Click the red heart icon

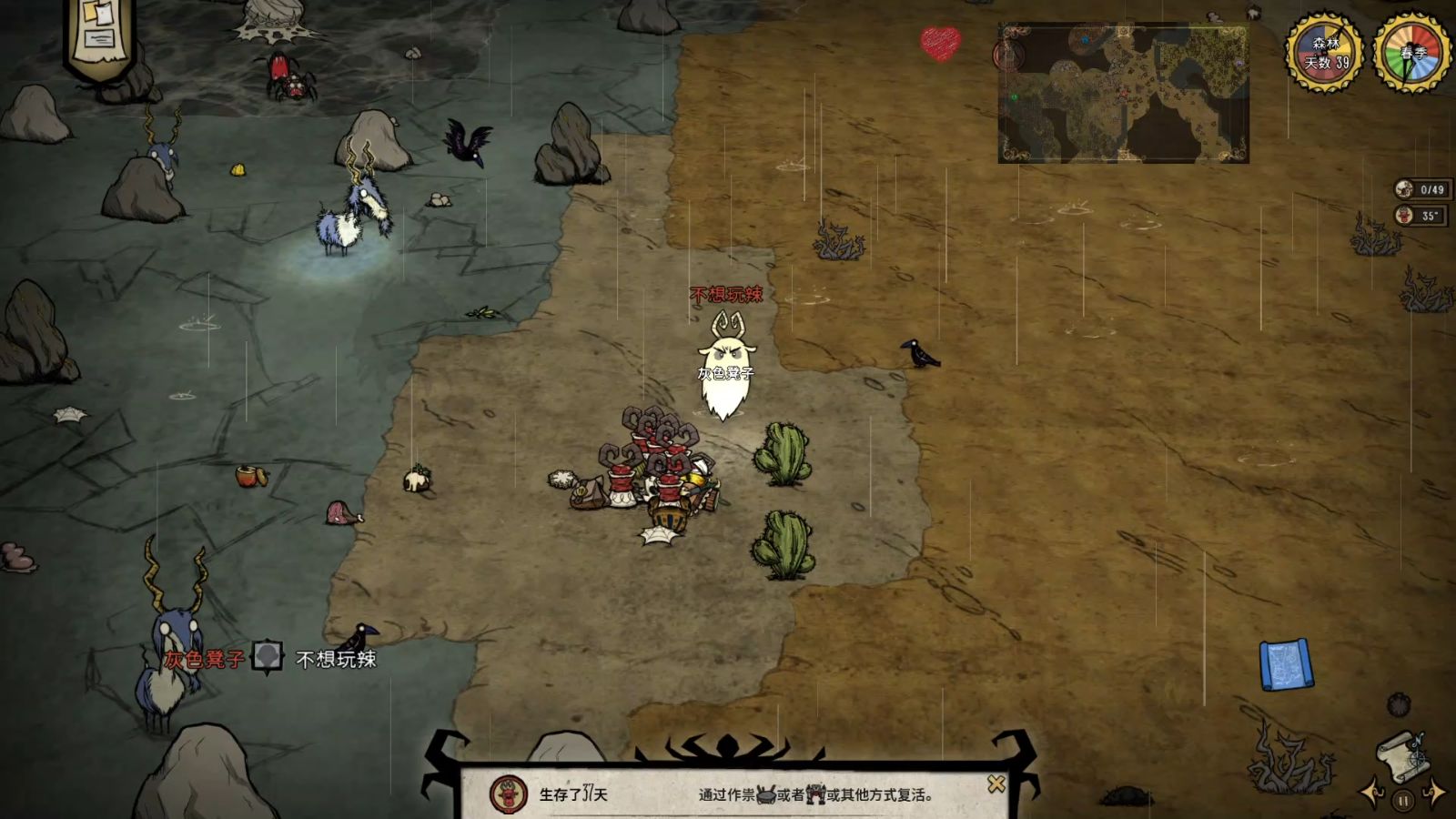pyautogui.click(x=940, y=42)
